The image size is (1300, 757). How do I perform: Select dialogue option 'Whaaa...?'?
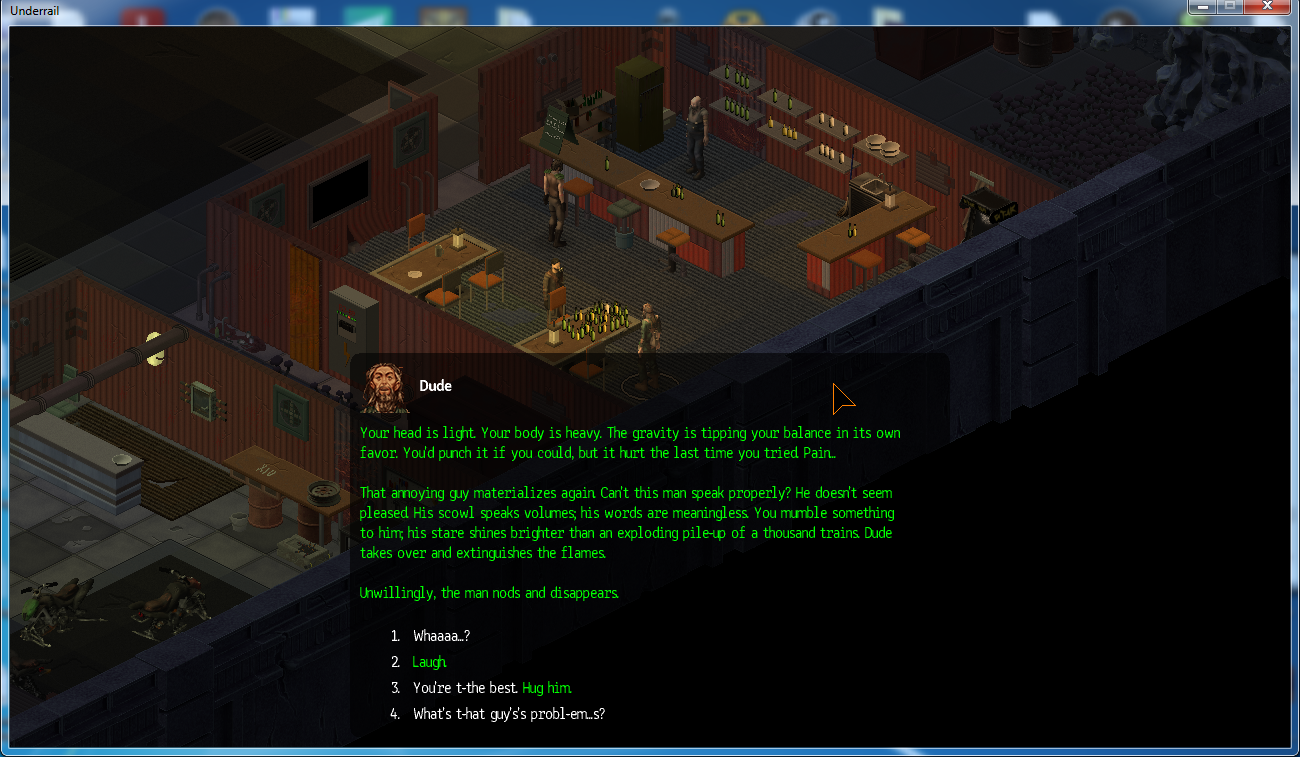[440, 636]
